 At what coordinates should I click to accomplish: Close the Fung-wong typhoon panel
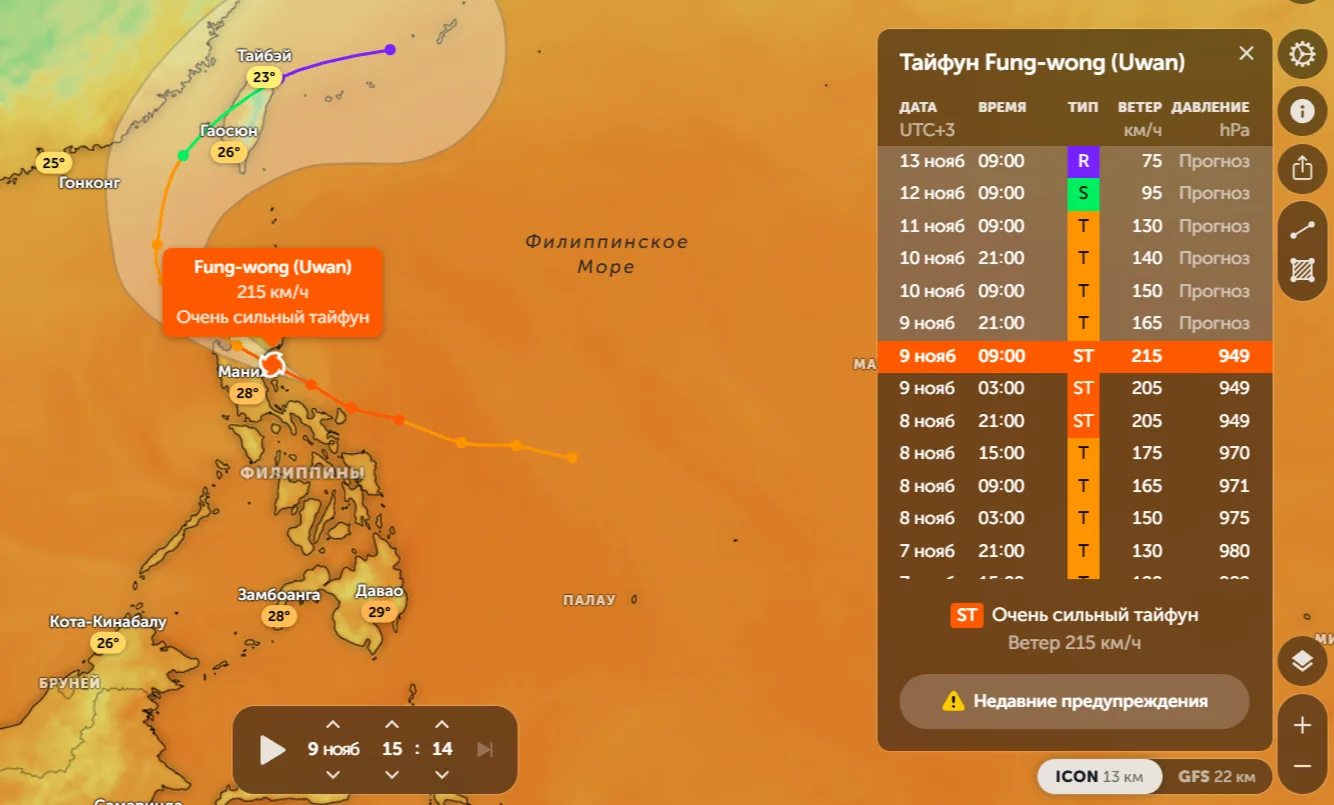coord(1246,54)
